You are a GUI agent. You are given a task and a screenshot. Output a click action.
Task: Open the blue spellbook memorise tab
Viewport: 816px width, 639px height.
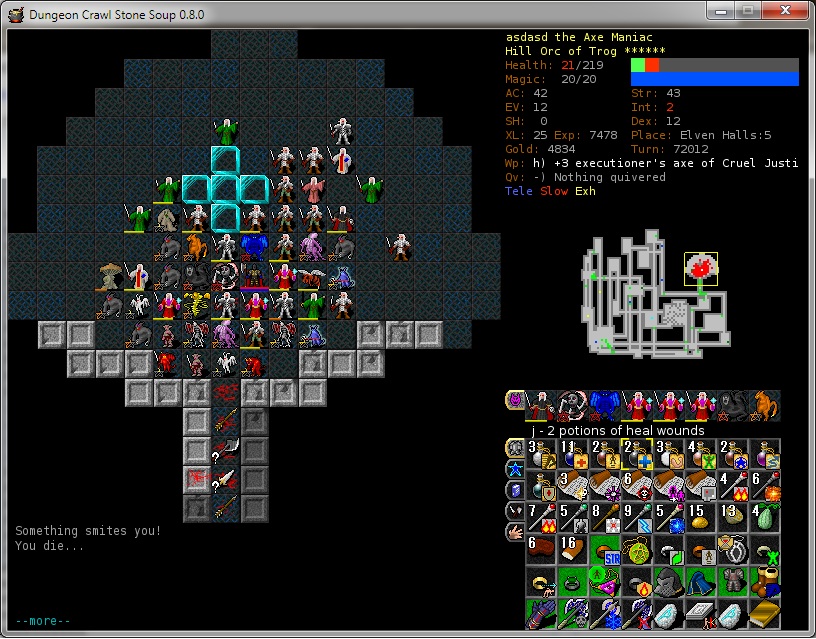514,489
